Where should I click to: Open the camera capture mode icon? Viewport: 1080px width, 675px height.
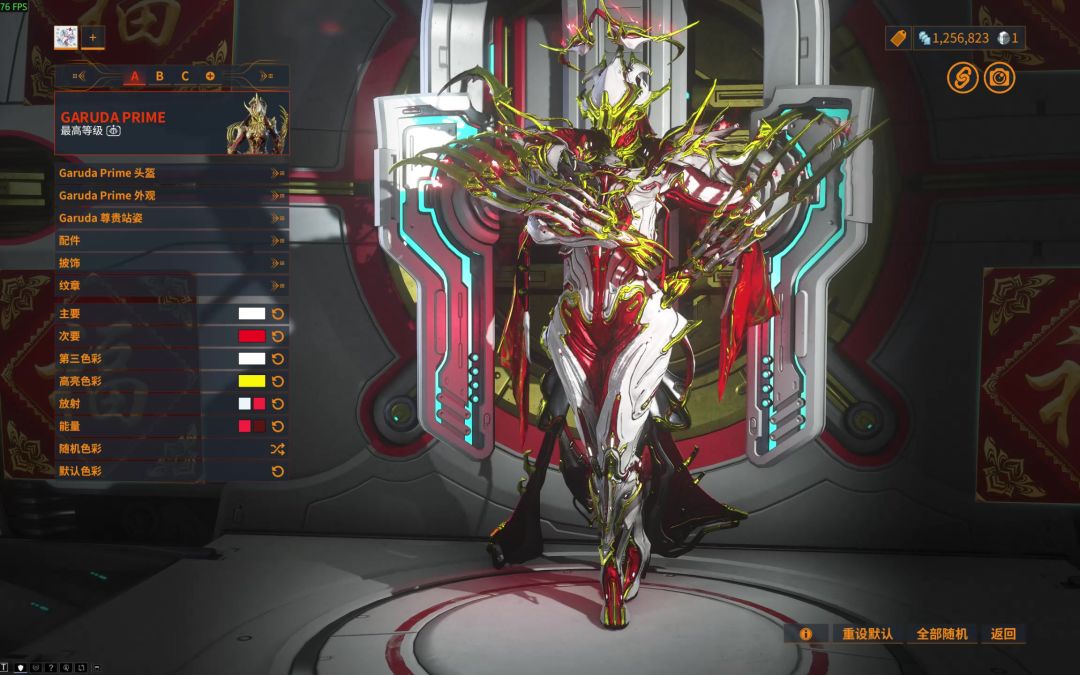tap(999, 77)
